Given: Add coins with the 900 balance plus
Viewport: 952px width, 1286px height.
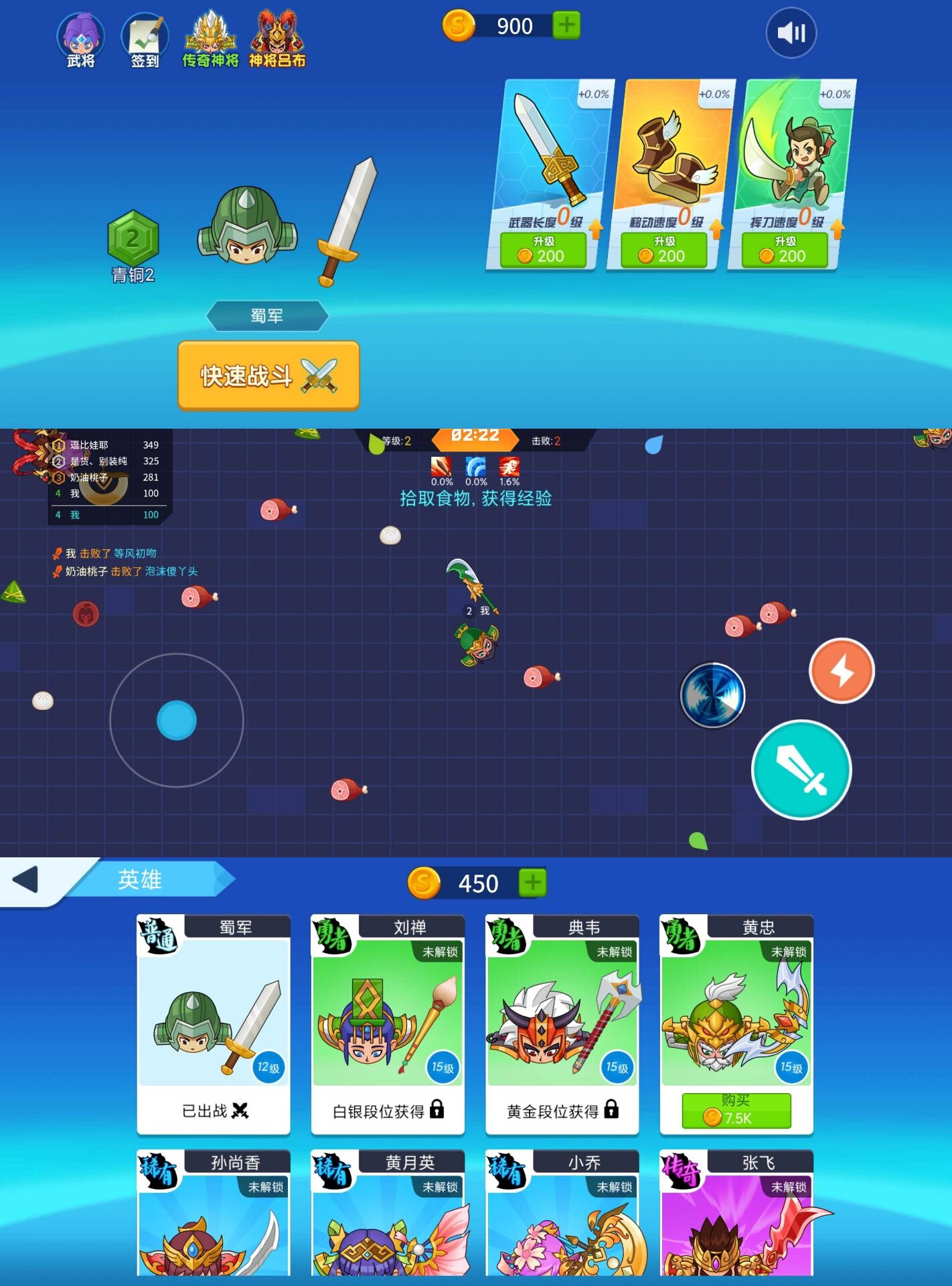Looking at the screenshot, I should coord(566,25).
